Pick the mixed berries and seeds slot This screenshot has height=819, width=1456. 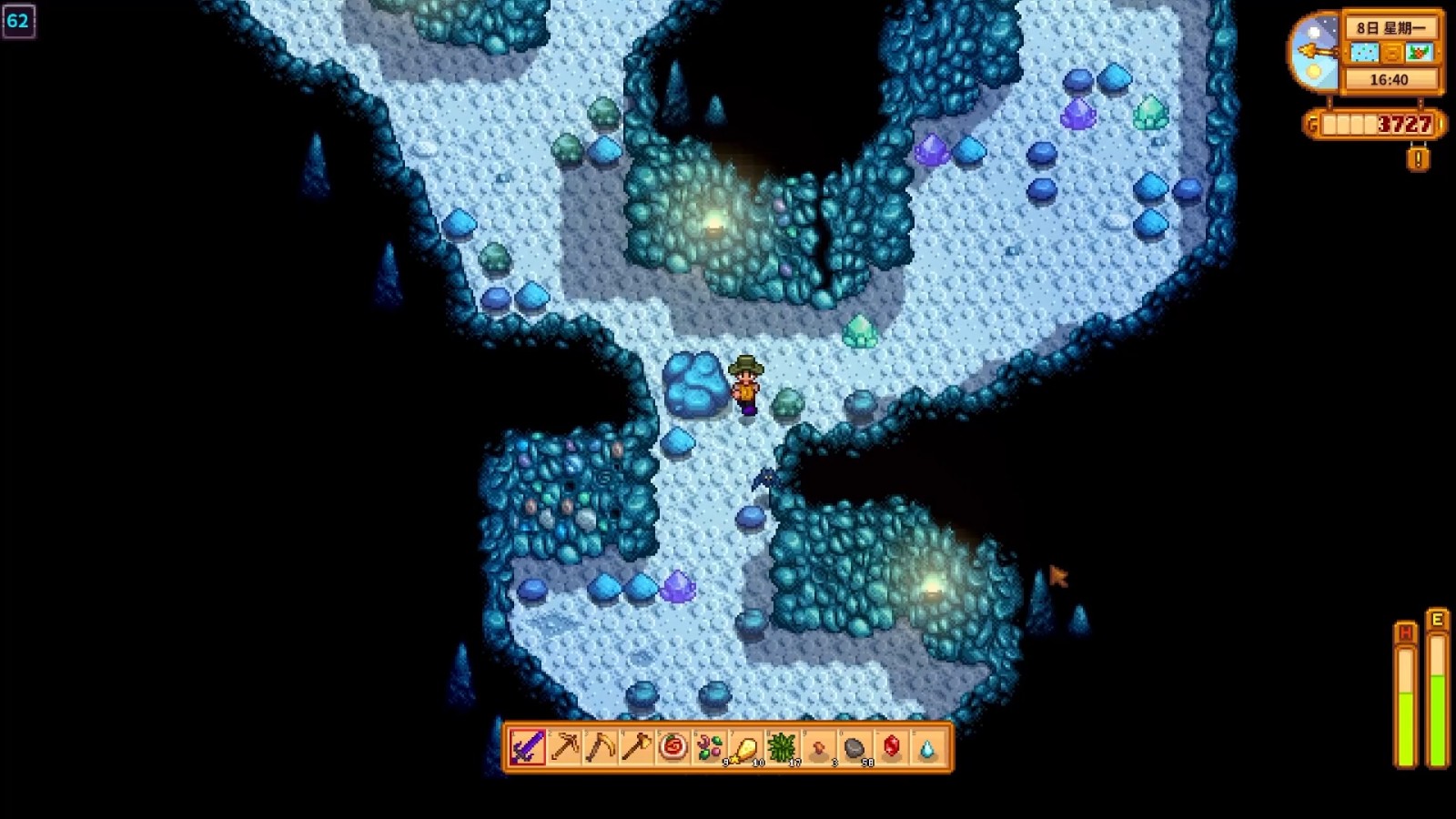(x=710, y=748)
